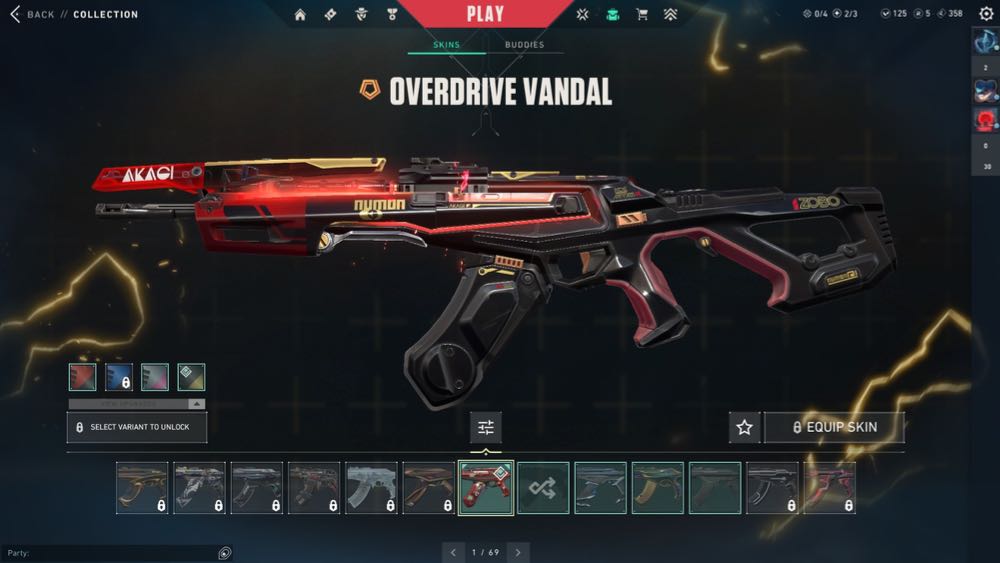Go to previous skins page
Viewport: 1000px width, 563px height.
pyautogui.click(x=453, y=552)
